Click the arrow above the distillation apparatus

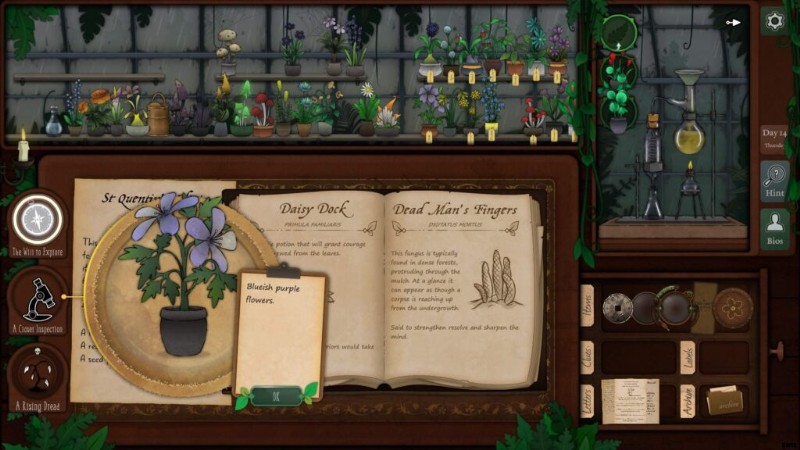point(734,21)
